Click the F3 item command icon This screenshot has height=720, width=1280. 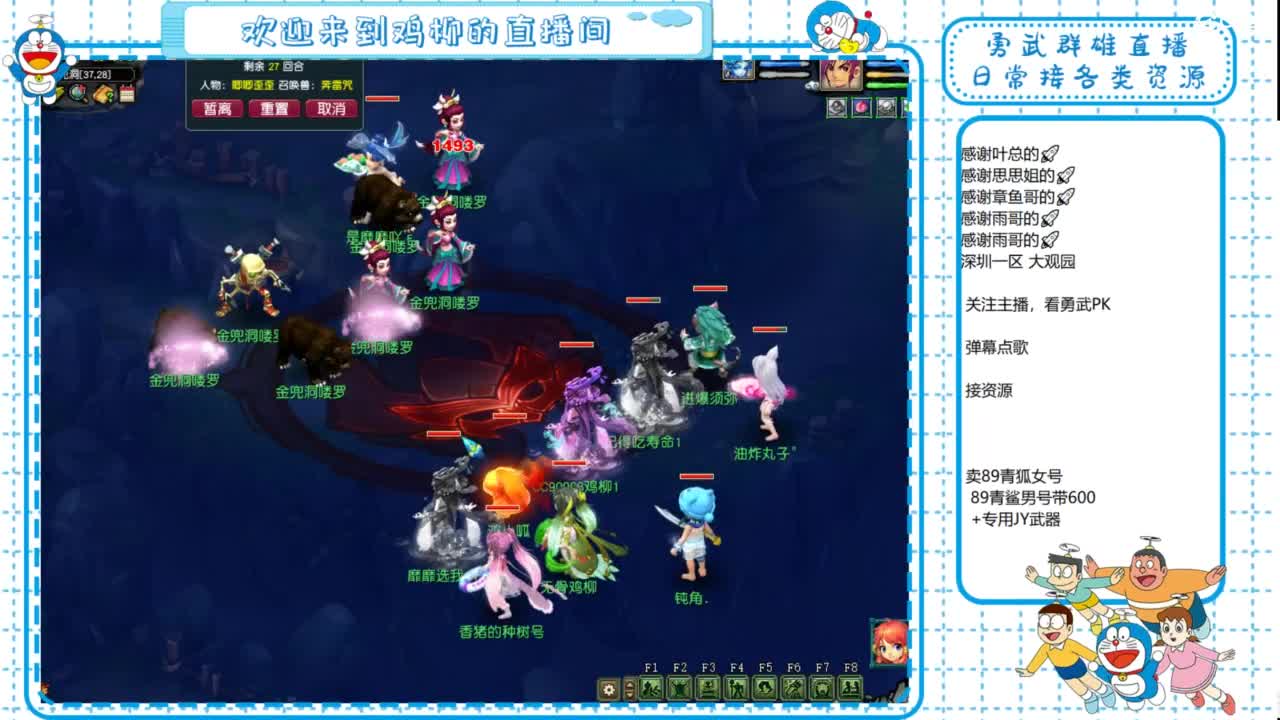coord(708,687)
